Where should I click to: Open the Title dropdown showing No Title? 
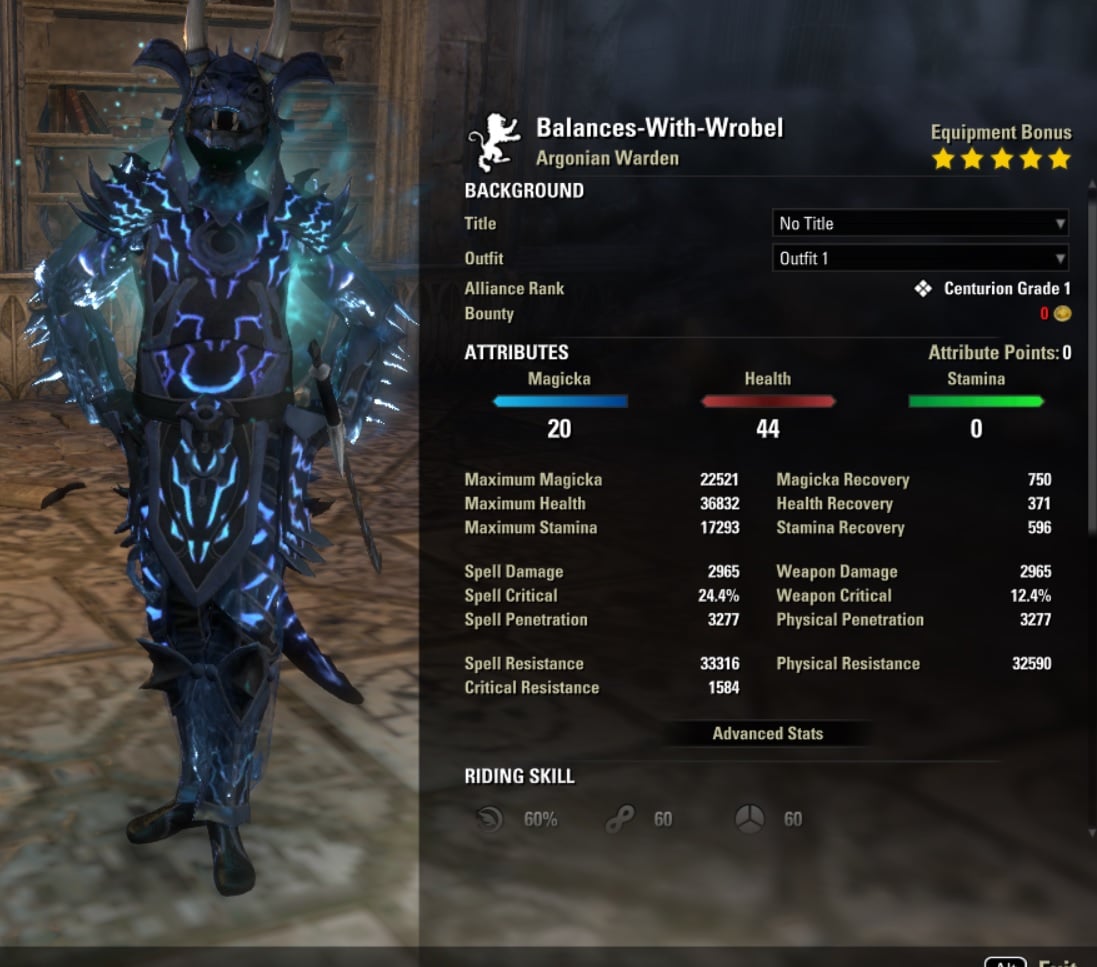pyautogui.click(x=920, y=224)
